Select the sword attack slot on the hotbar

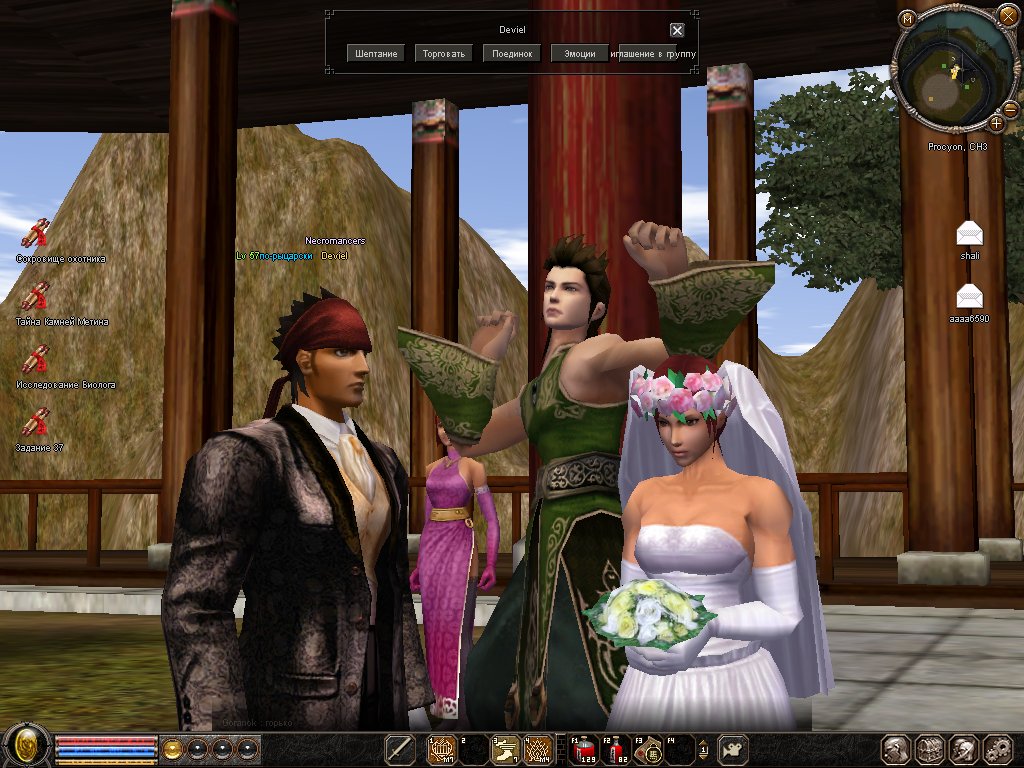pyautogui.click(x=401, y=750)
